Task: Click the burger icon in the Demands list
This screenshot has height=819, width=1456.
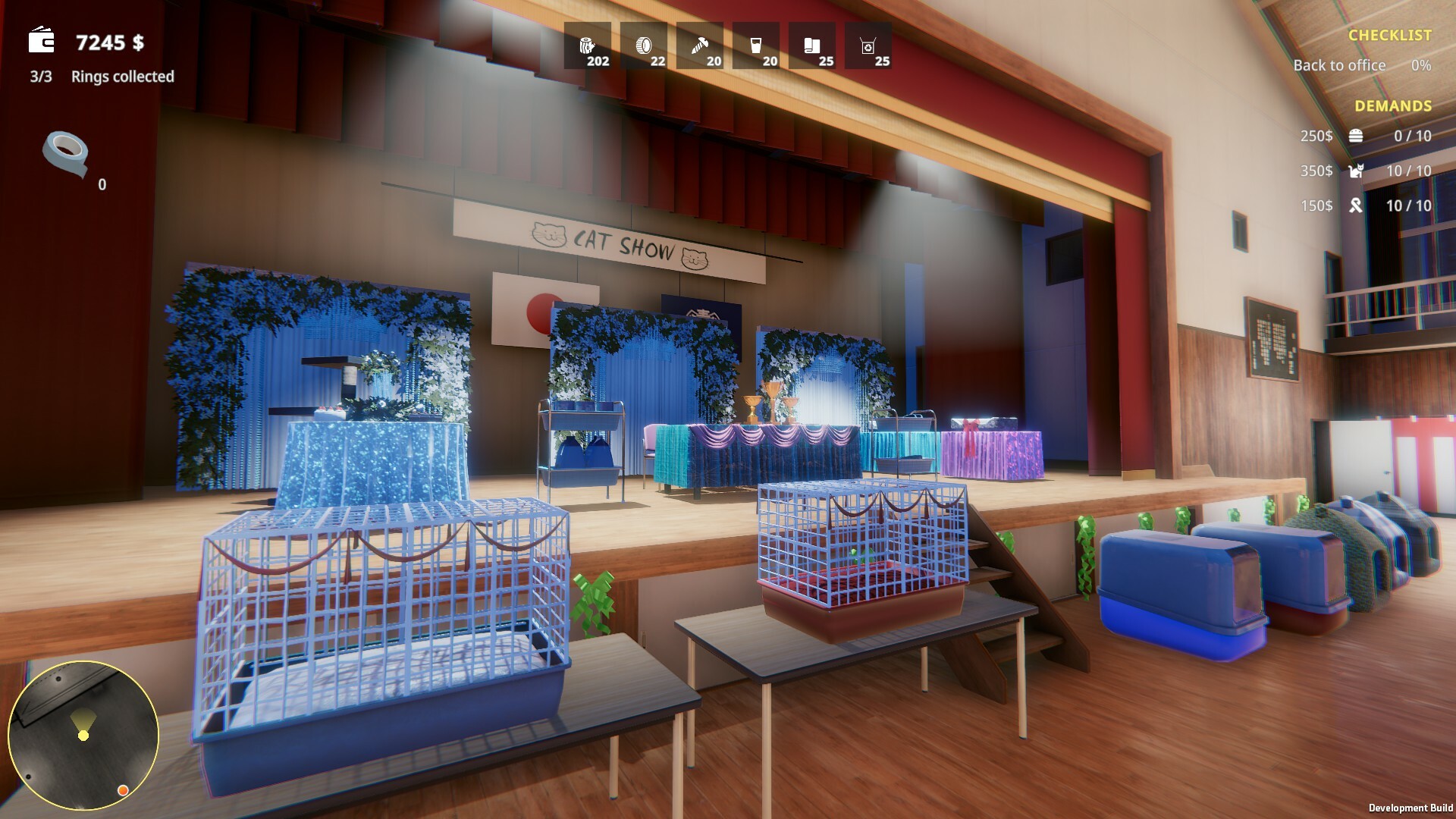Action: coord(1357,136)
